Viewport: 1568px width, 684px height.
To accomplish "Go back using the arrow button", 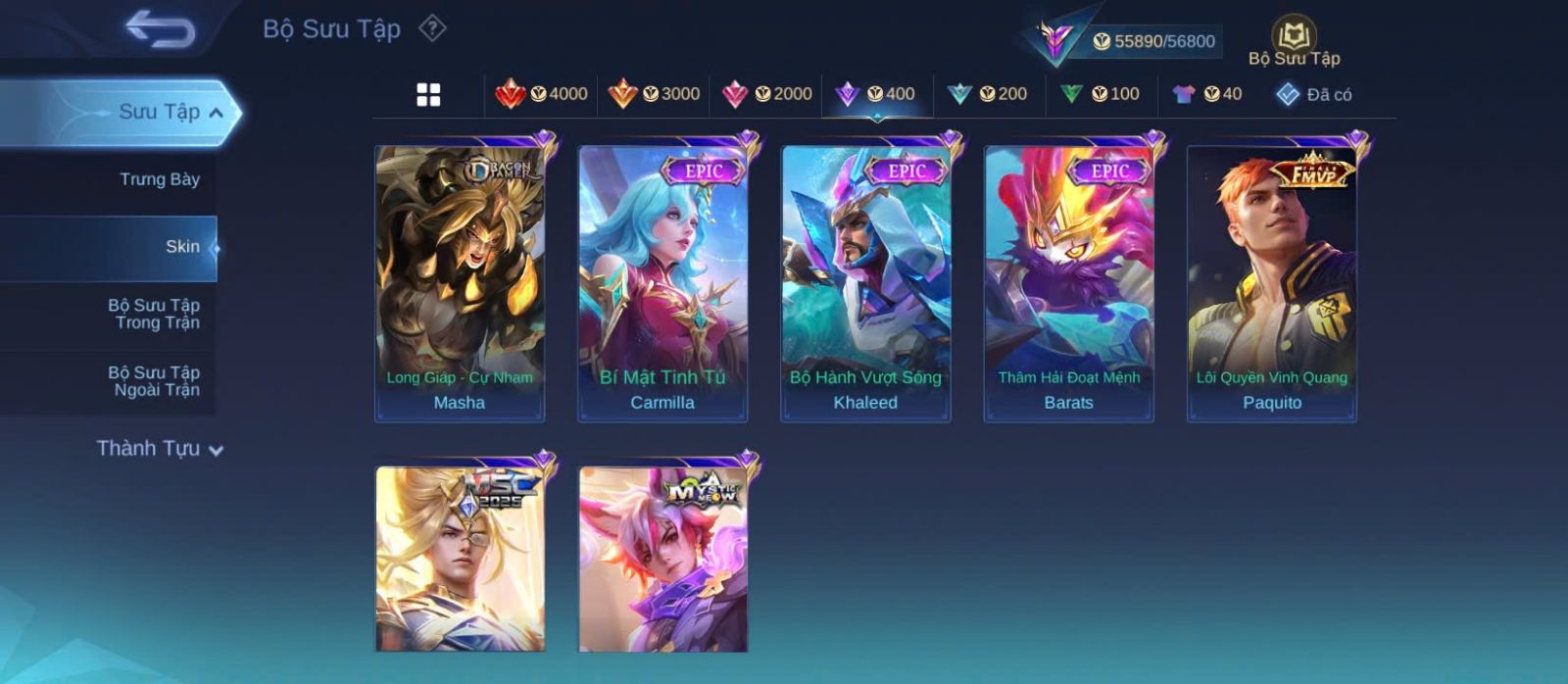I will pos(161,29).
